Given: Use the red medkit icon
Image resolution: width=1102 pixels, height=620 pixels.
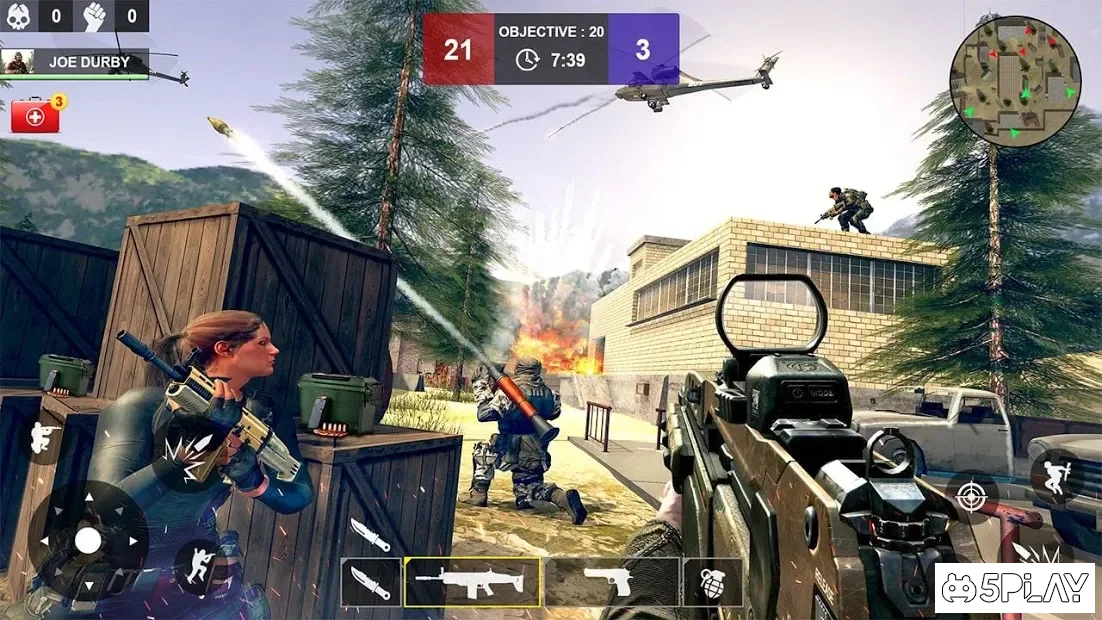Looking at the screenshot, I should pos(36,116).
